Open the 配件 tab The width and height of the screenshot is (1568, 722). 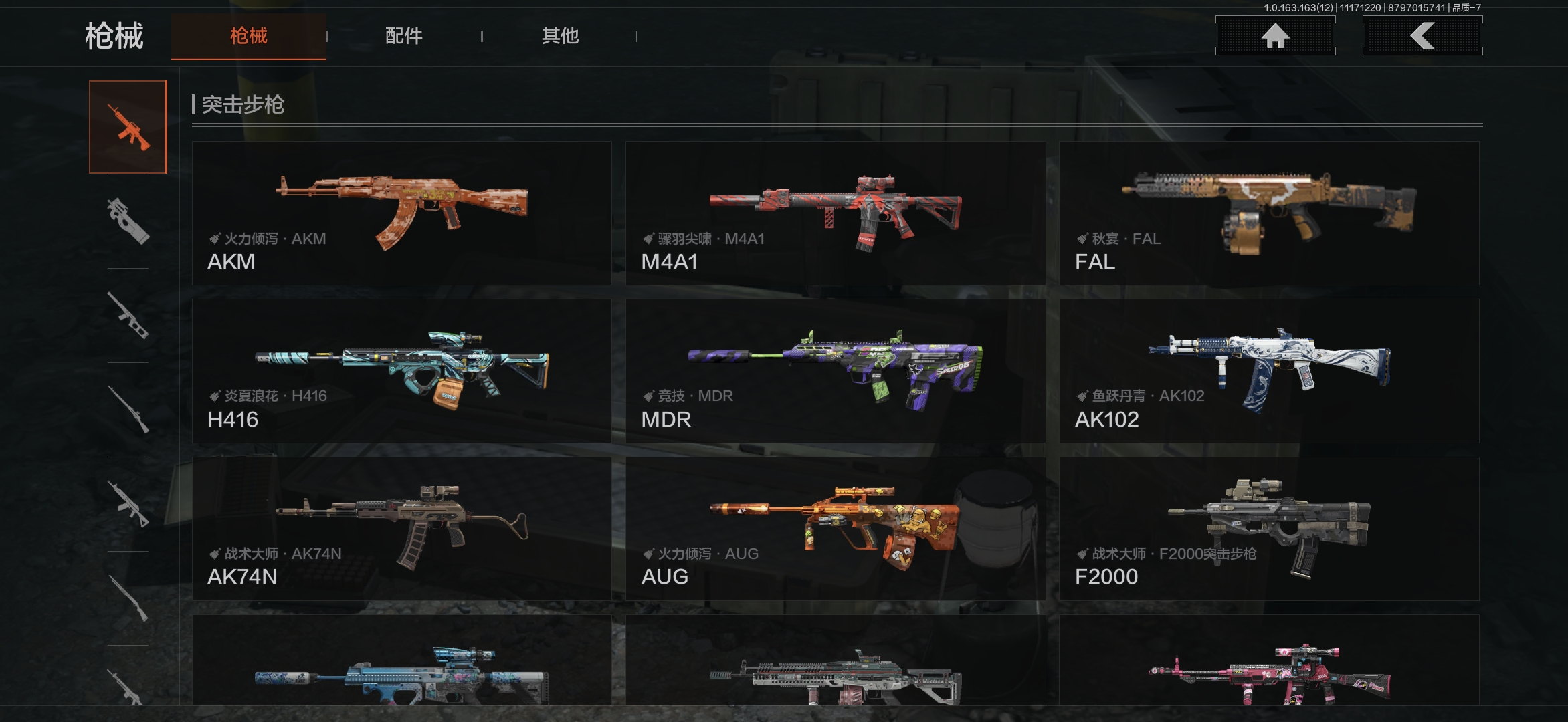(403, 36)
